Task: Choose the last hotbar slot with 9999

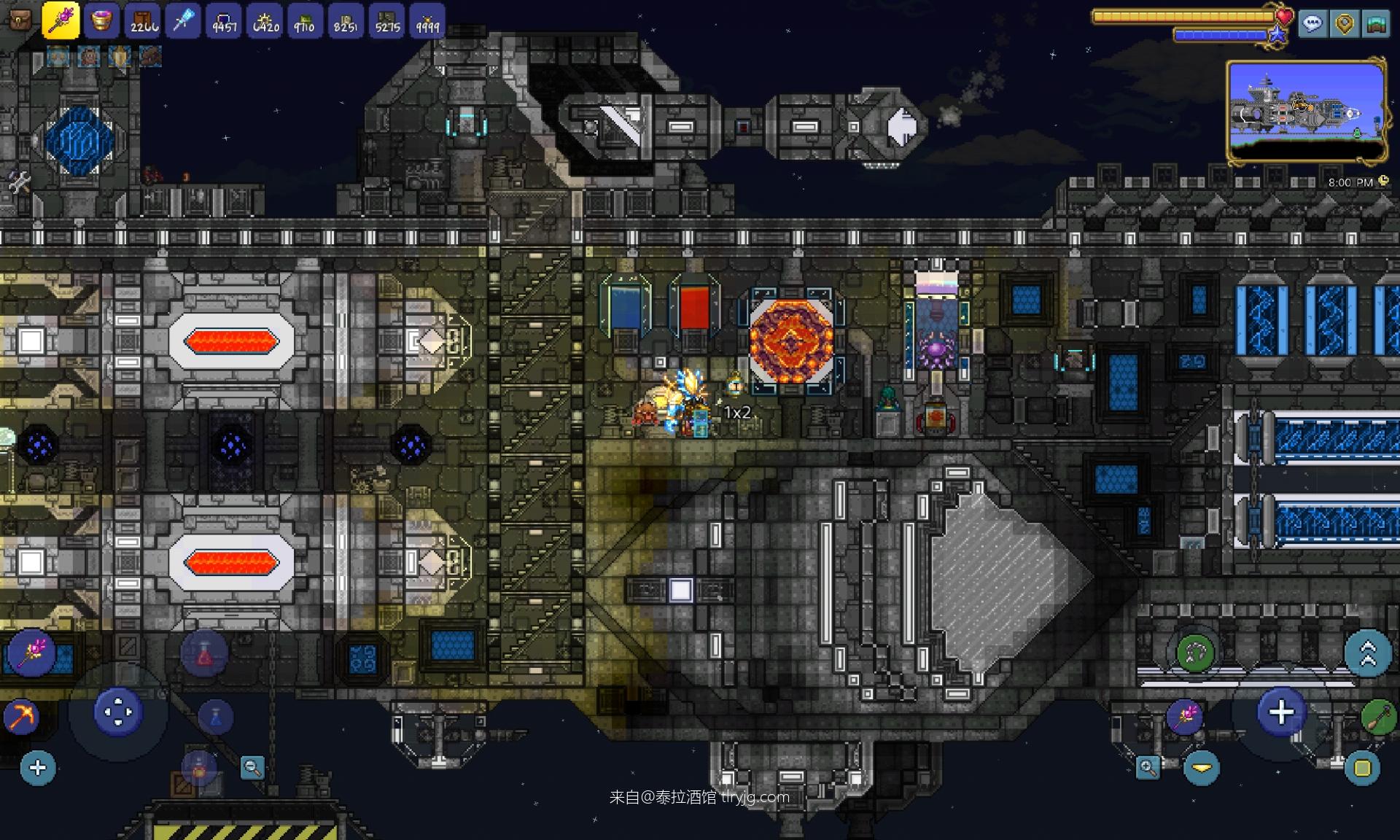Action: point(427,20)
